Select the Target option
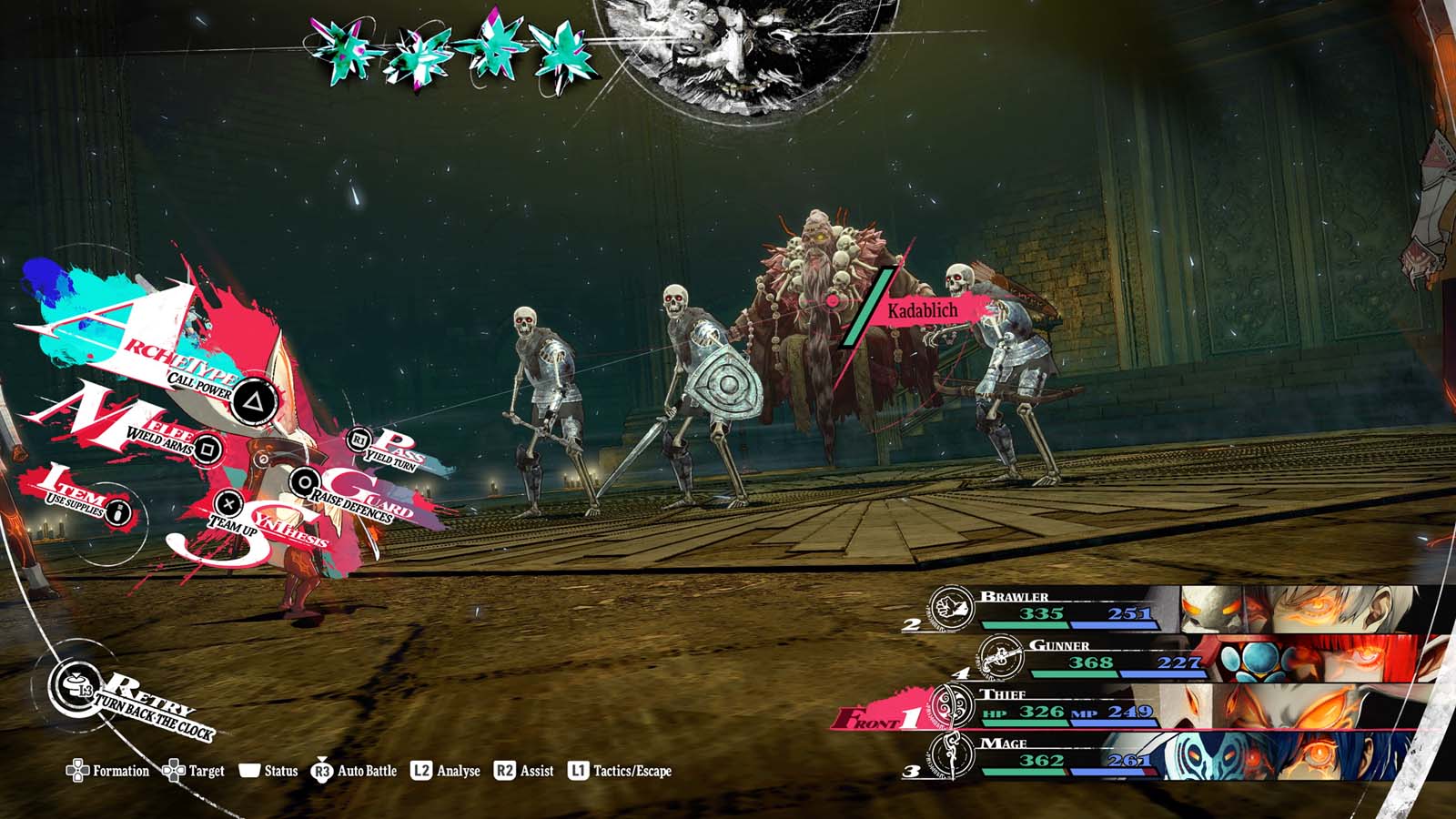Viewport: 1456px width, 819px height. click(194, 771)
